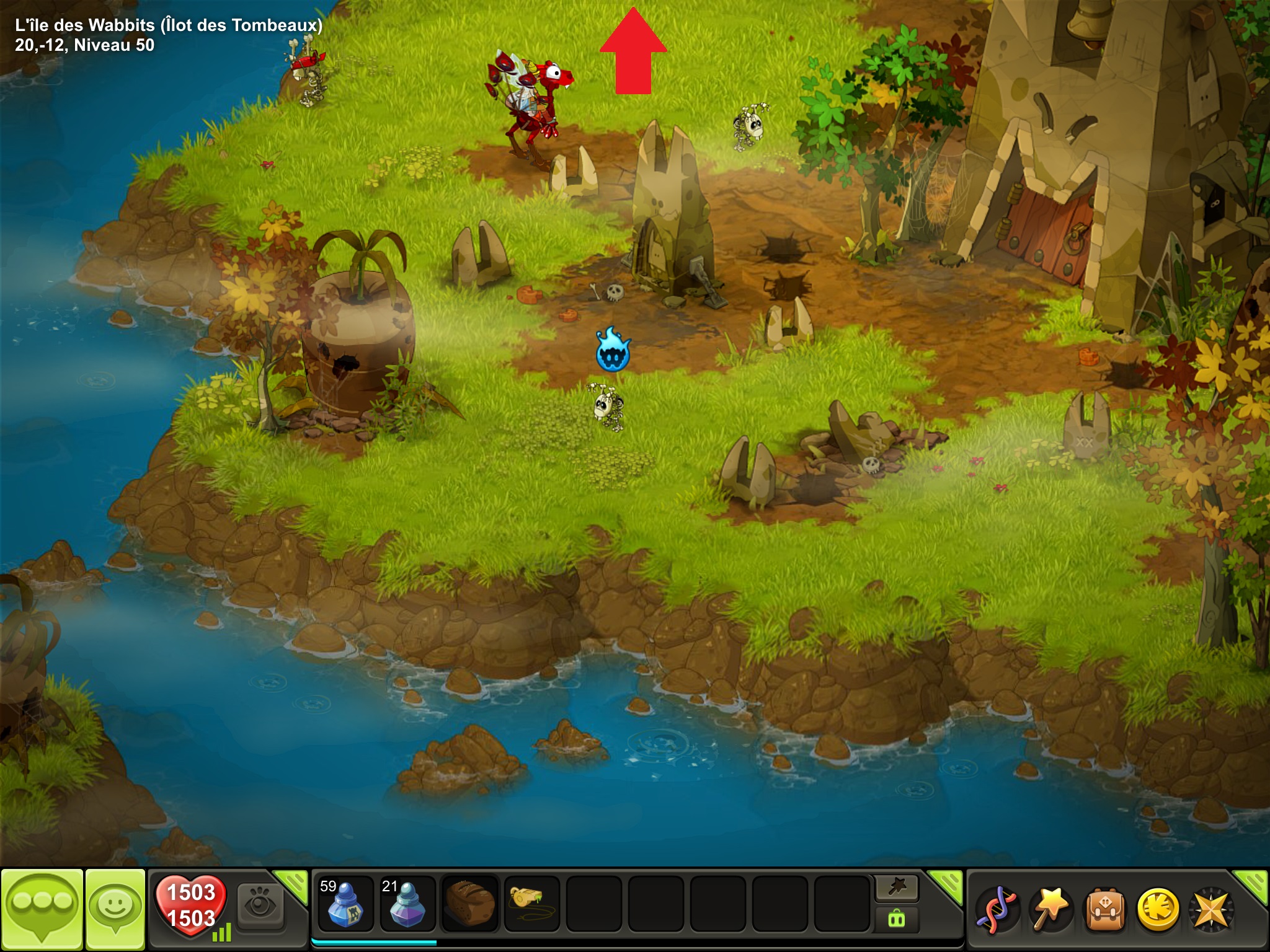The width and height of the screenshot is (1270, 952).
Task: Open the backpack inventory
Action: (1104, 909)
